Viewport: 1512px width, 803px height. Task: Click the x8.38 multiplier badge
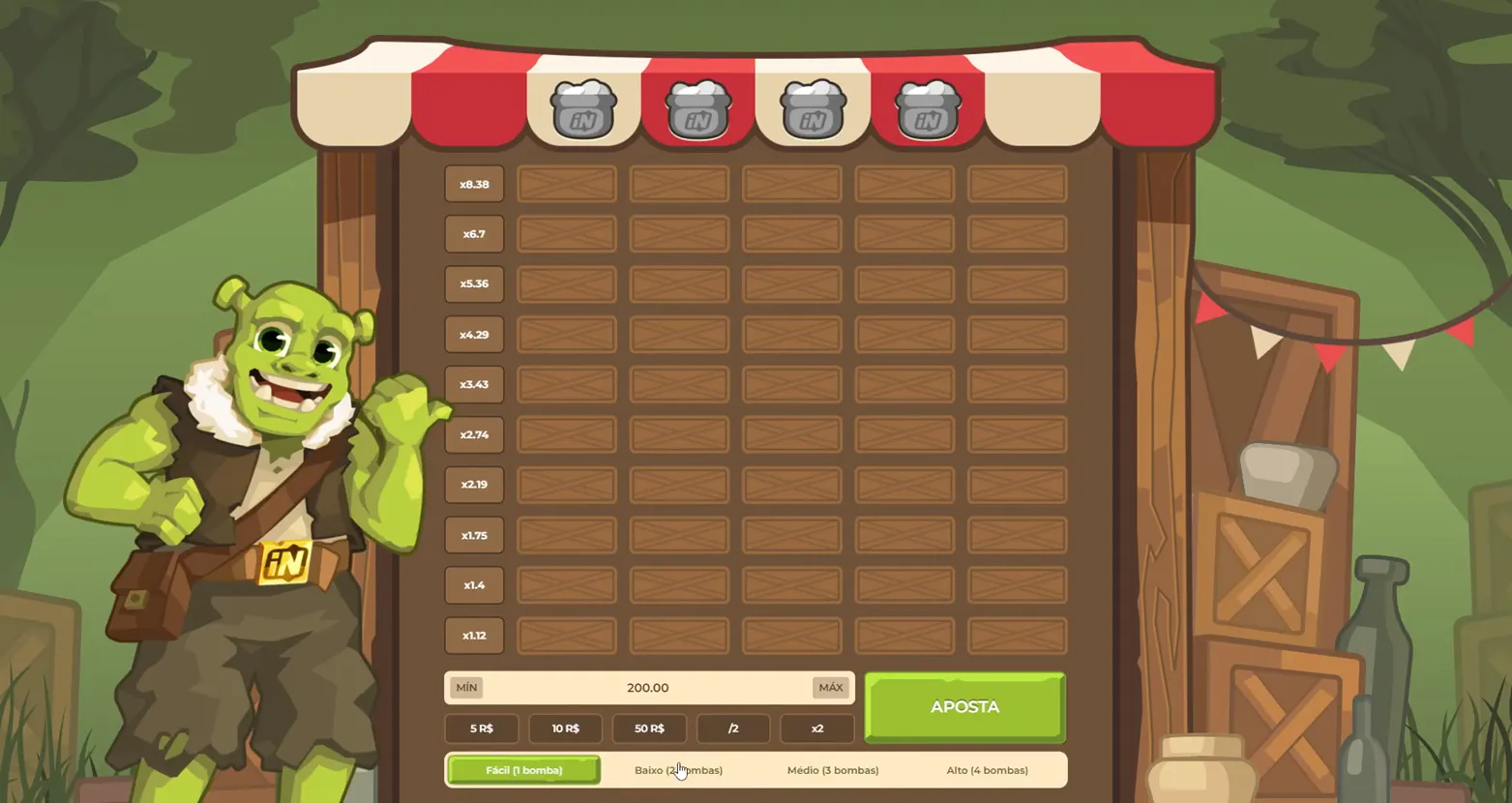(474, 184)
